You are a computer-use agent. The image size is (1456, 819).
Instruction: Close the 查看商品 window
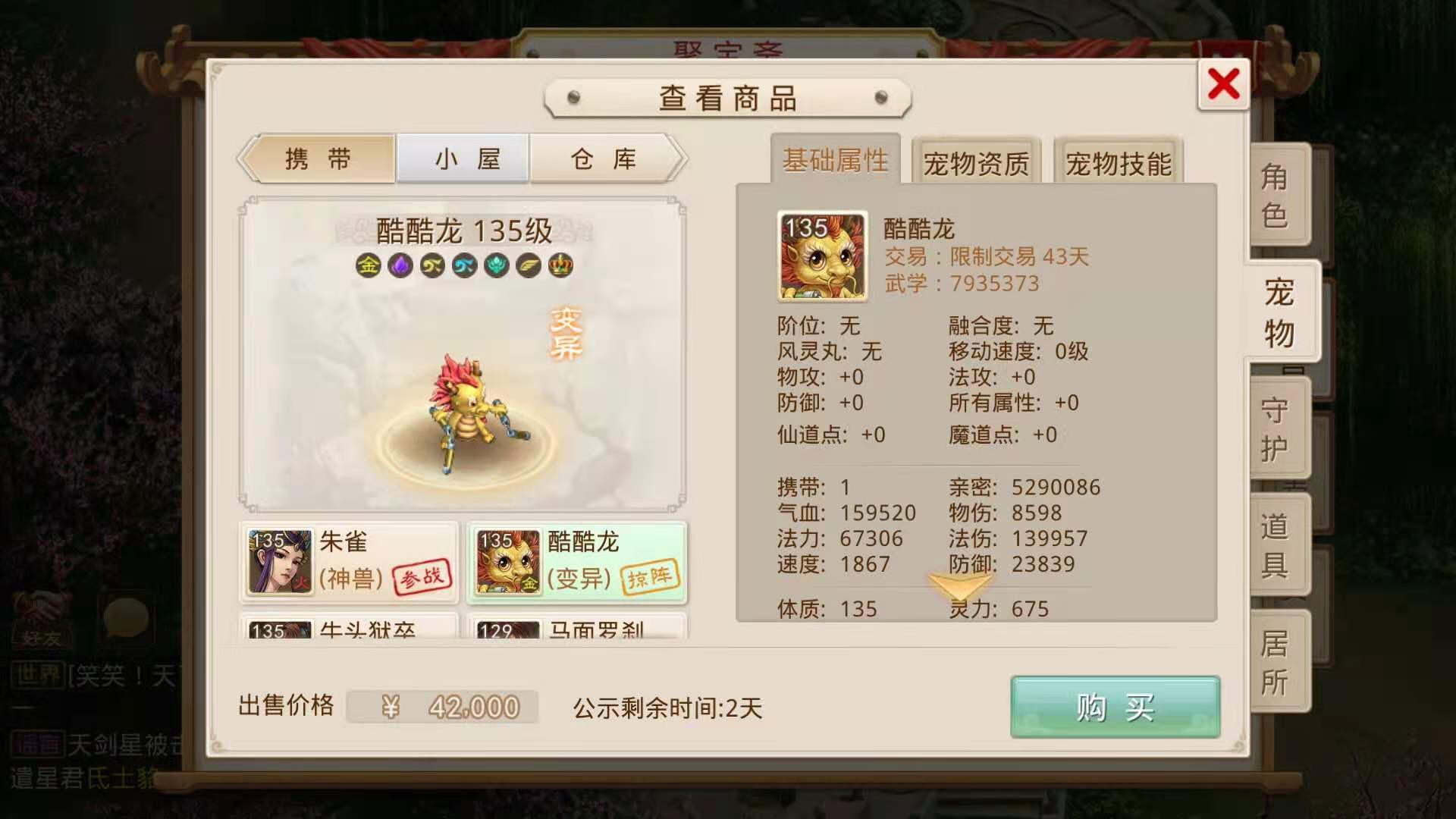1222,85
